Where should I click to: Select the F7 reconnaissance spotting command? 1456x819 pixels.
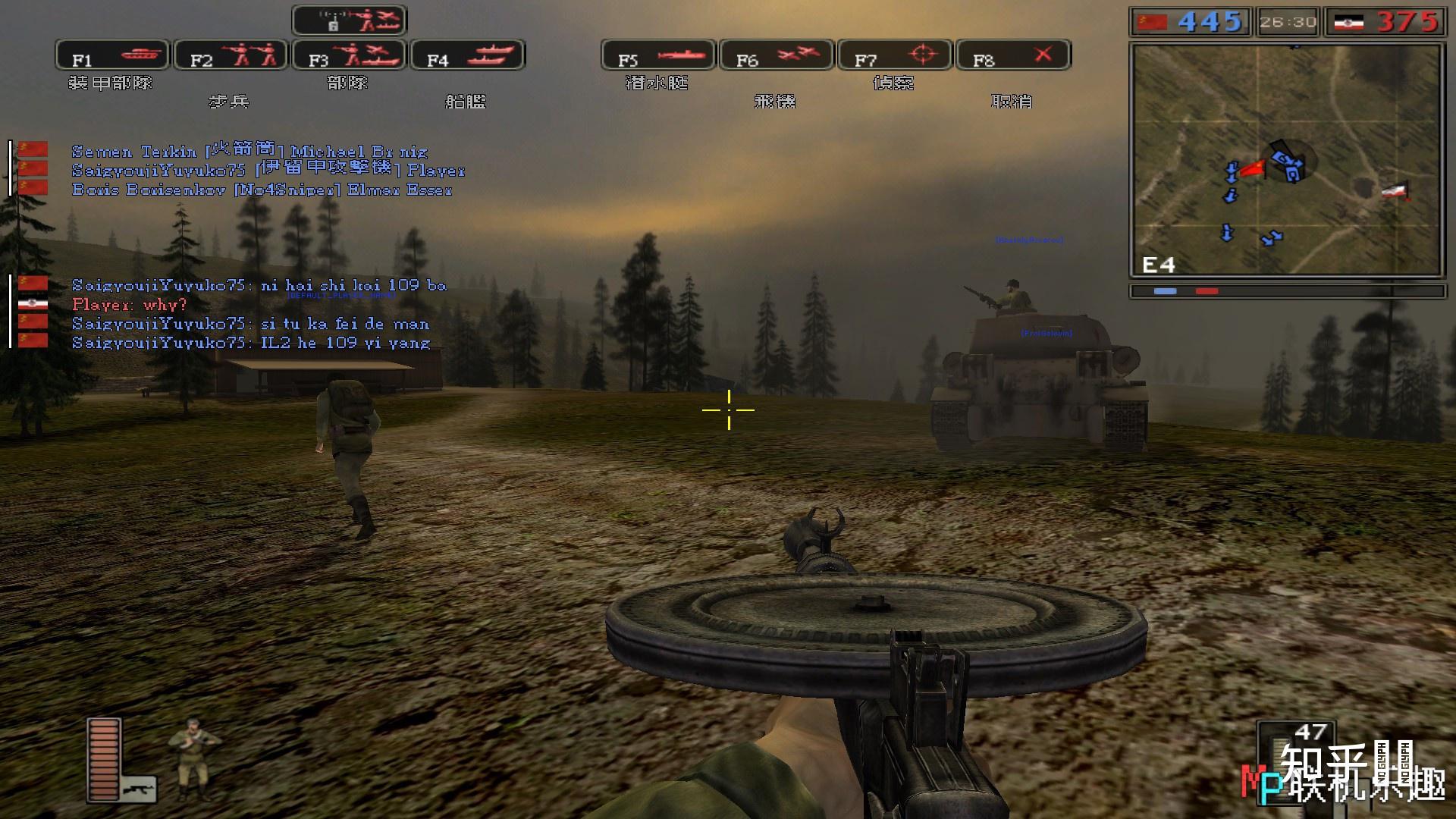[895, 56]
